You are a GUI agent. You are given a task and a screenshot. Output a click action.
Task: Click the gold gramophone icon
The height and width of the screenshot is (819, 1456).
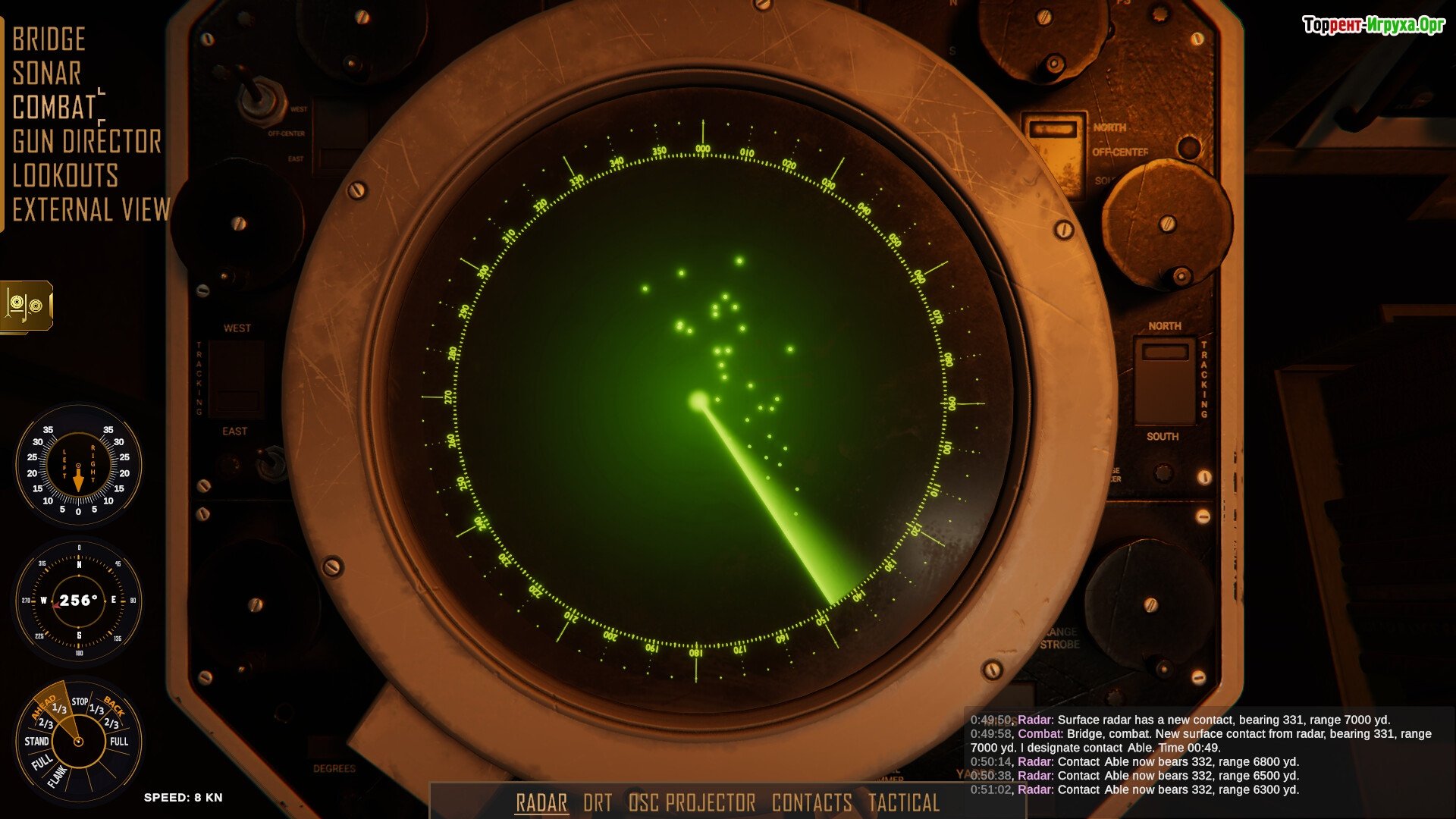click(27, 306)
